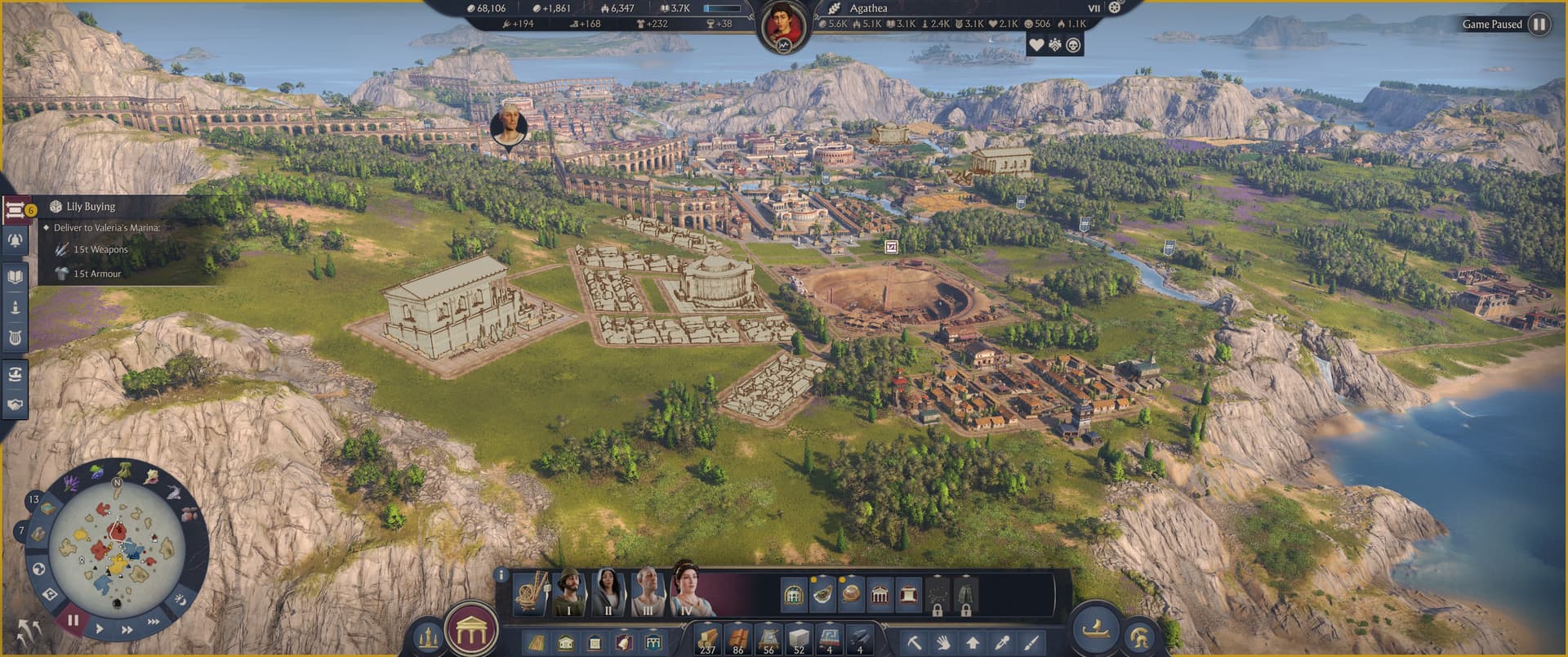Open the military helmet menu
The image size is (1568, 657).
(1140, 638)
